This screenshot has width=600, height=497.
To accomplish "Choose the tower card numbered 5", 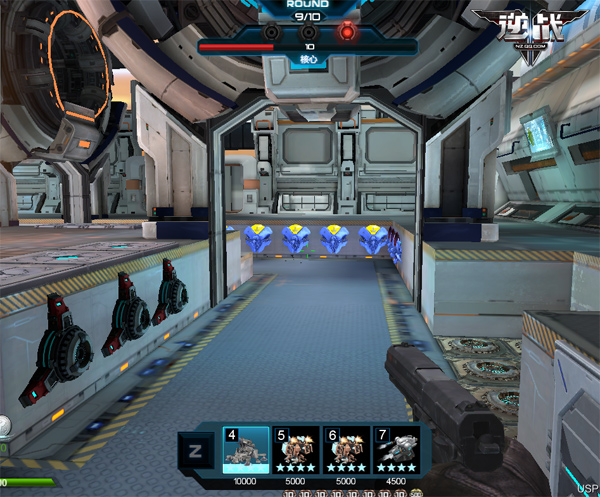I will click(296, 449).
